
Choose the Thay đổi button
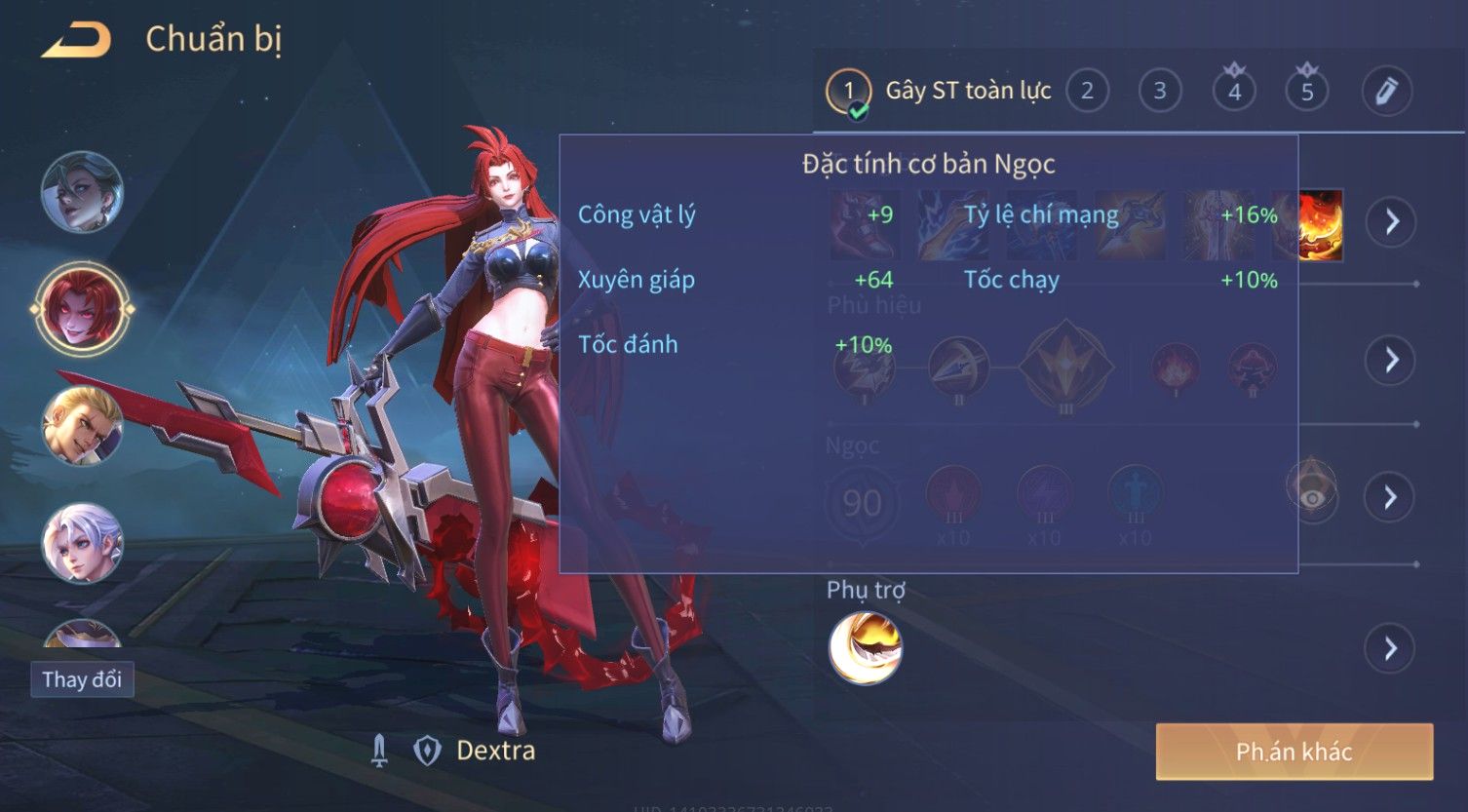tap(82, 679)
